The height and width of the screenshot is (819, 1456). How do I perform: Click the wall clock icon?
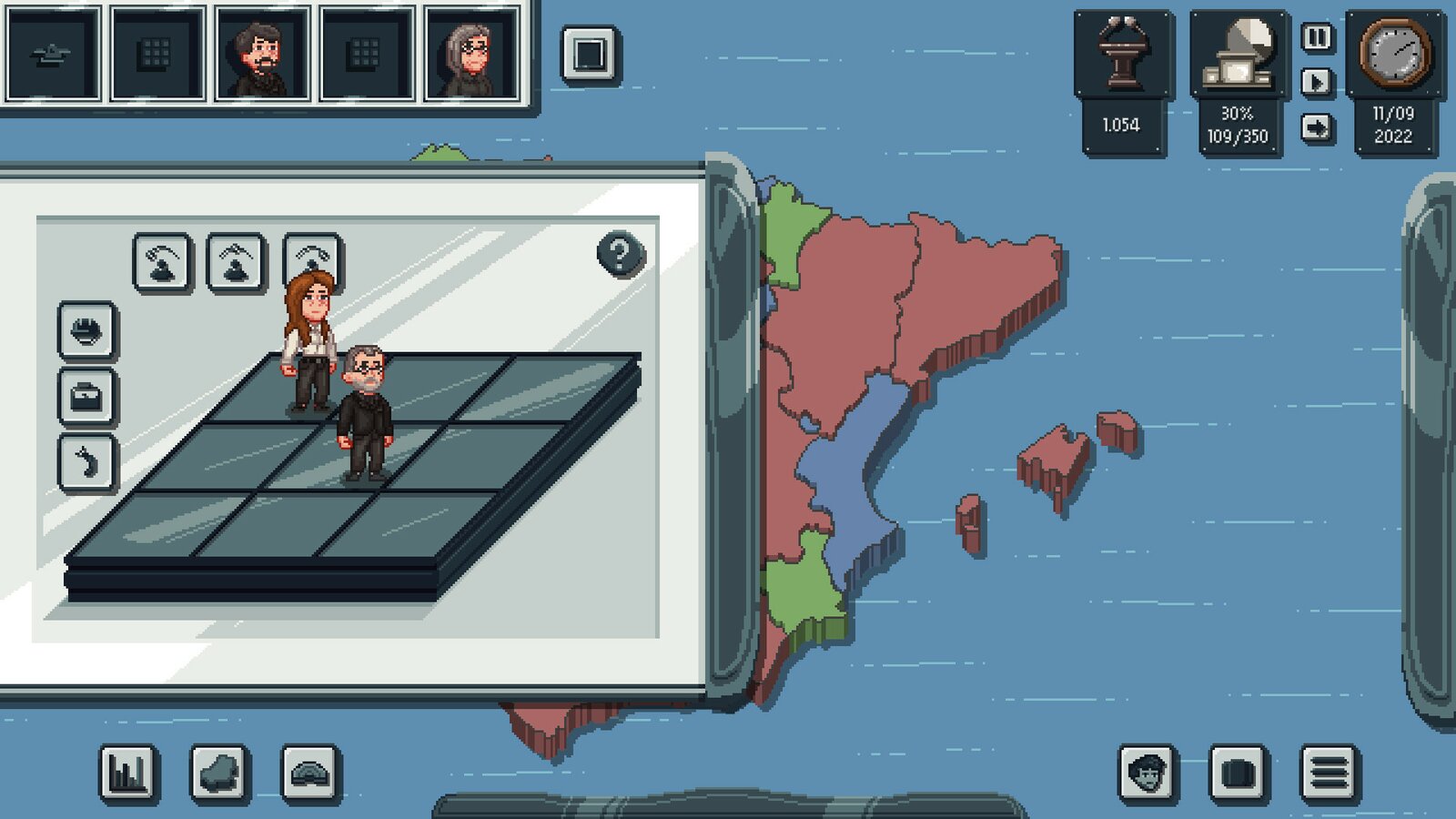(1394, 53)
